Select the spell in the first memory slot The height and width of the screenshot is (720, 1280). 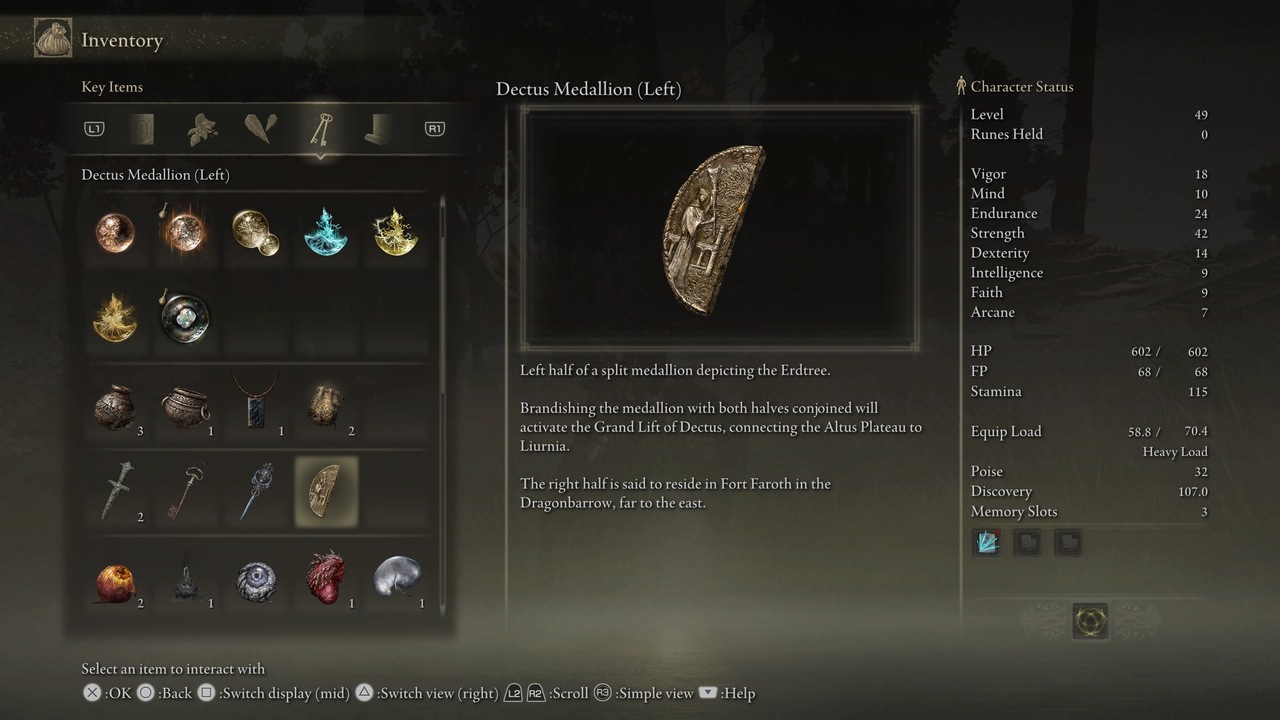coord(987,542)
